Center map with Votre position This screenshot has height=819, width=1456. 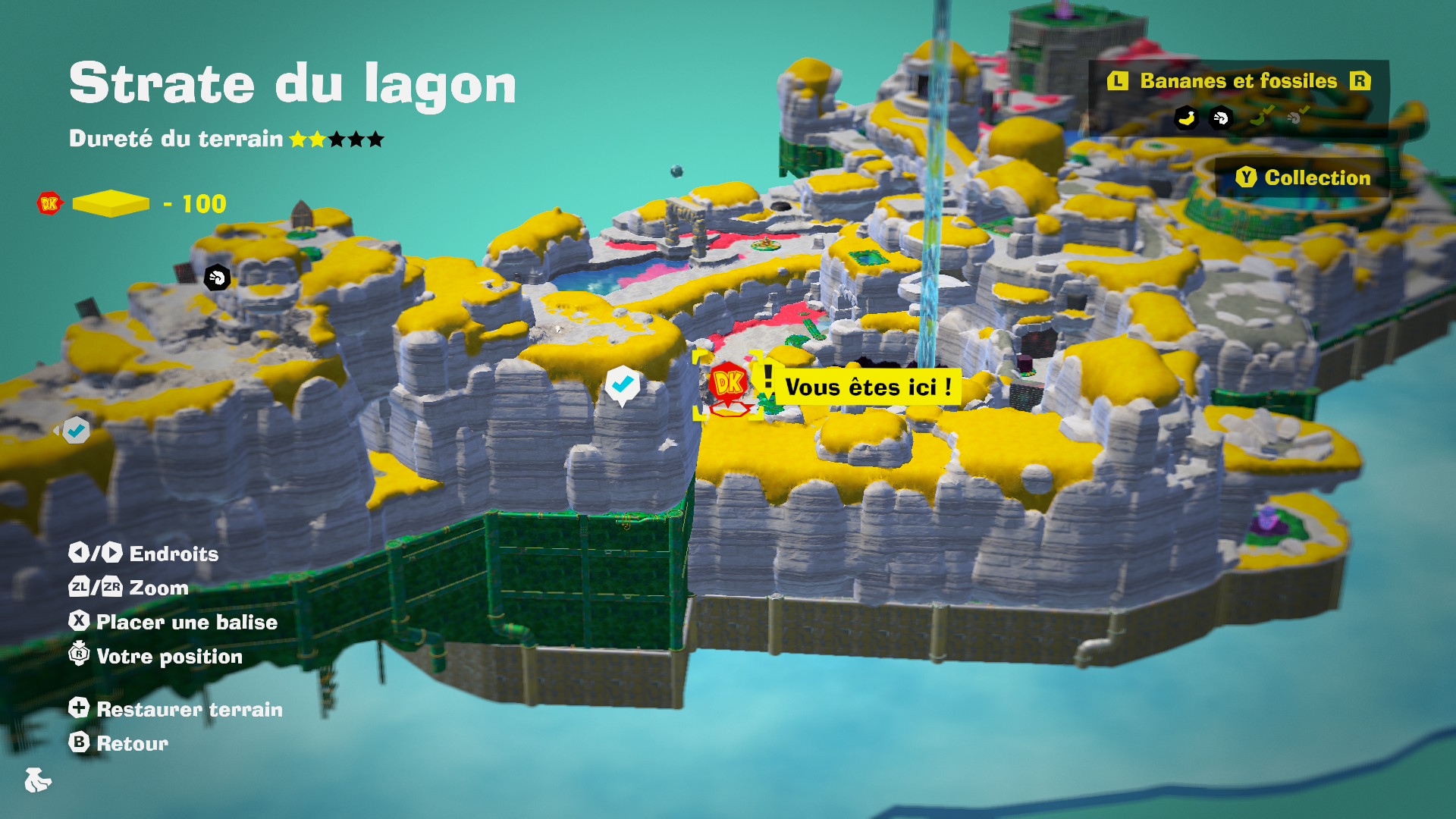(x=156, y=656)
